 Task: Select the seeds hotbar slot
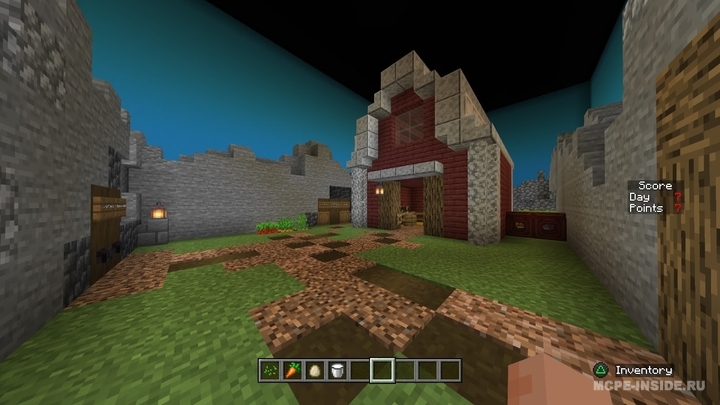[271, 370]
